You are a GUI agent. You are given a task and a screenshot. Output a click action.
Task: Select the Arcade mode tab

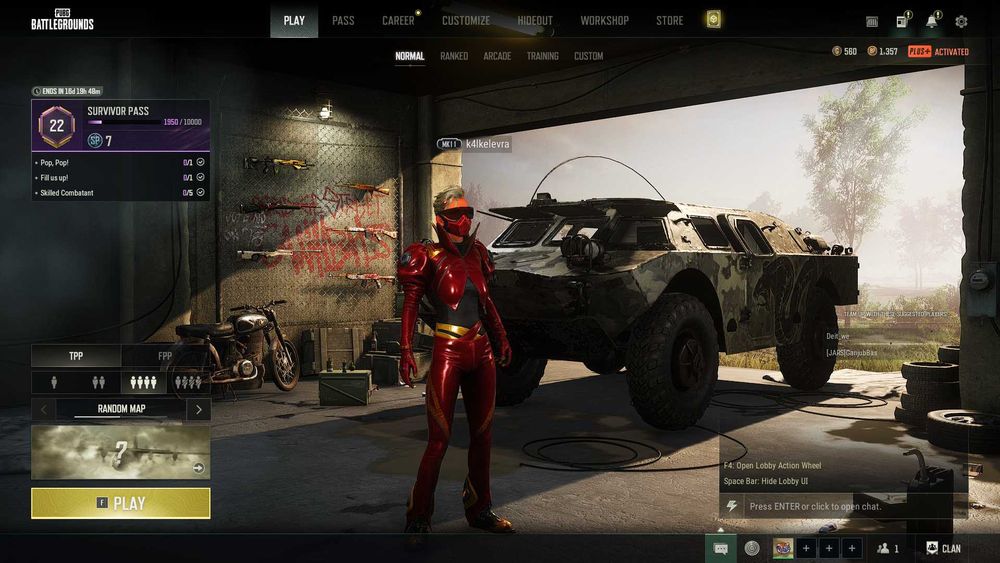[497, 56]
